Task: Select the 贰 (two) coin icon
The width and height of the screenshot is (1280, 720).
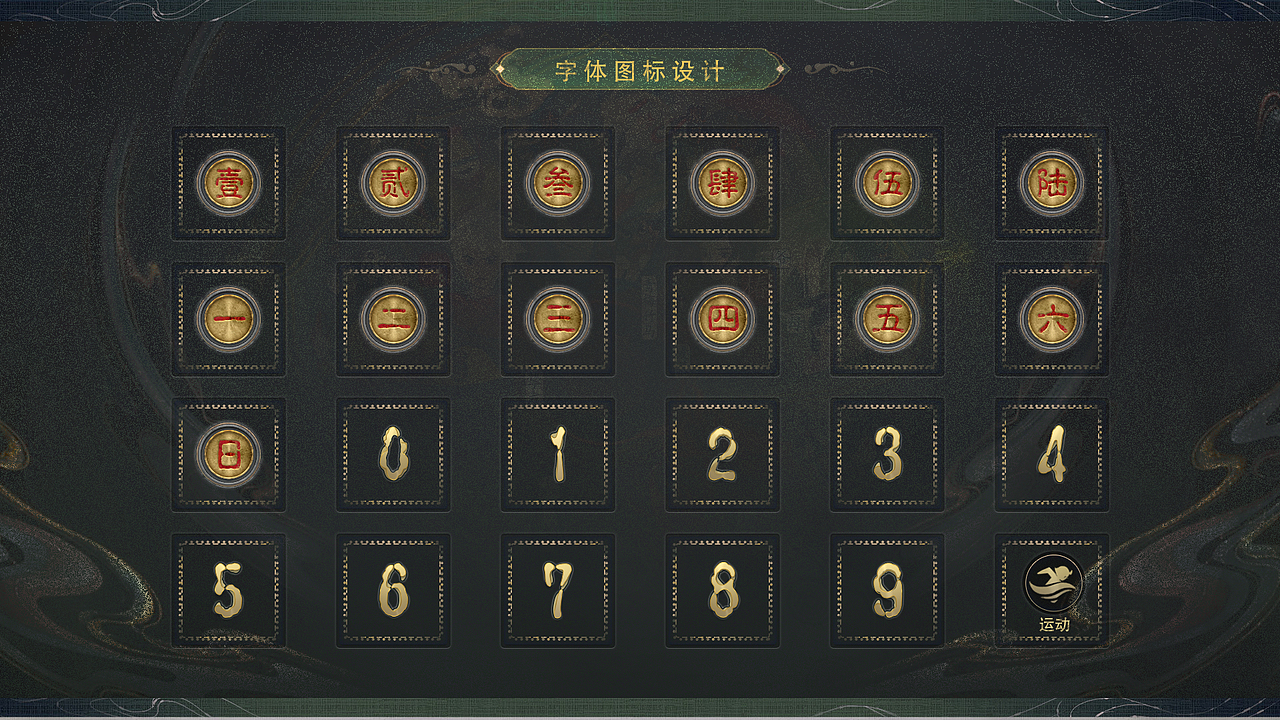Action: 393,184
